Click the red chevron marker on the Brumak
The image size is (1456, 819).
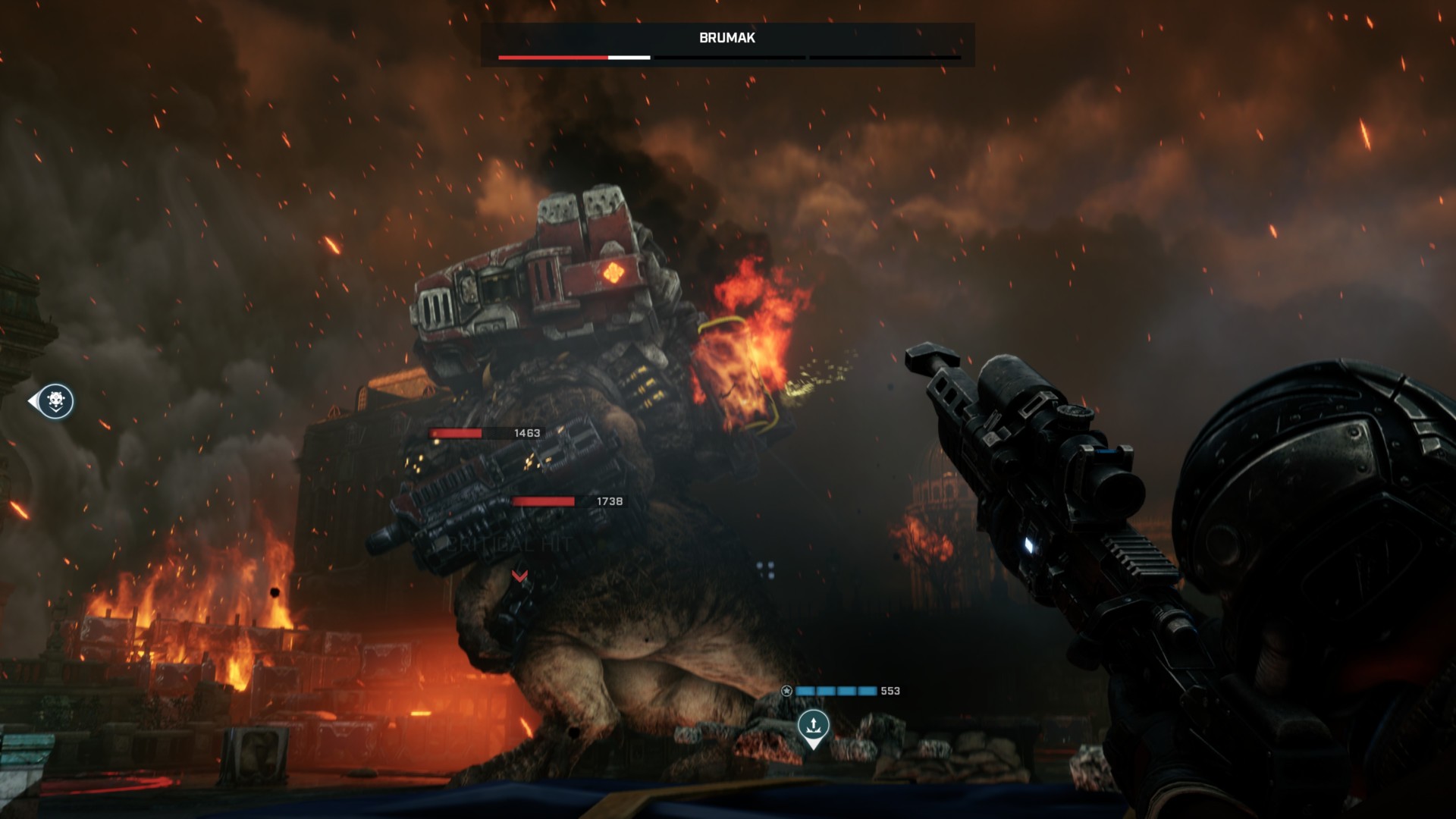click(x=520, y=576)
